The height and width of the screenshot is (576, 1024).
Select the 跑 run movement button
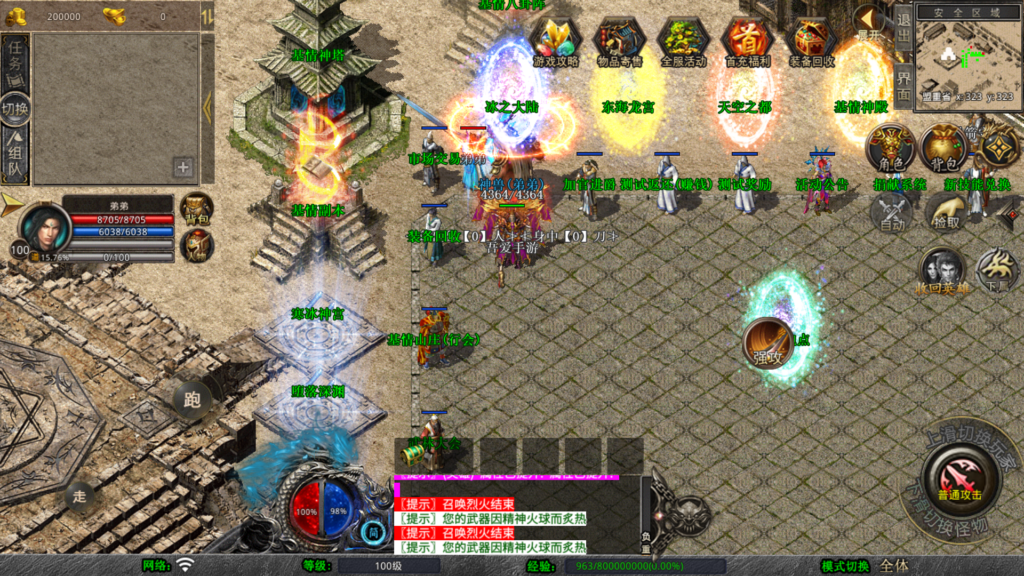click(x=192, y=400)
